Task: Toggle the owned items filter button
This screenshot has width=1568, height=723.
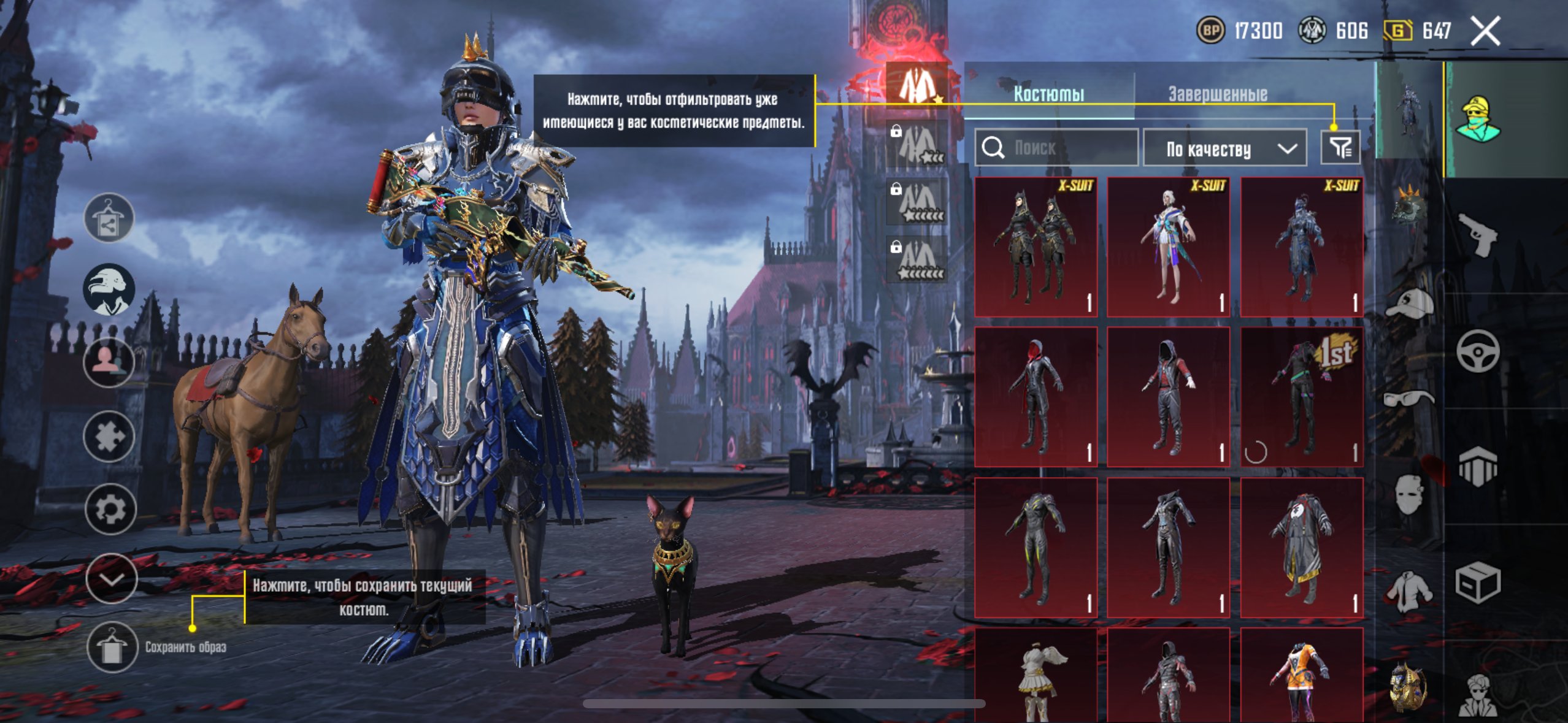Action: (x=1340, y=148)
